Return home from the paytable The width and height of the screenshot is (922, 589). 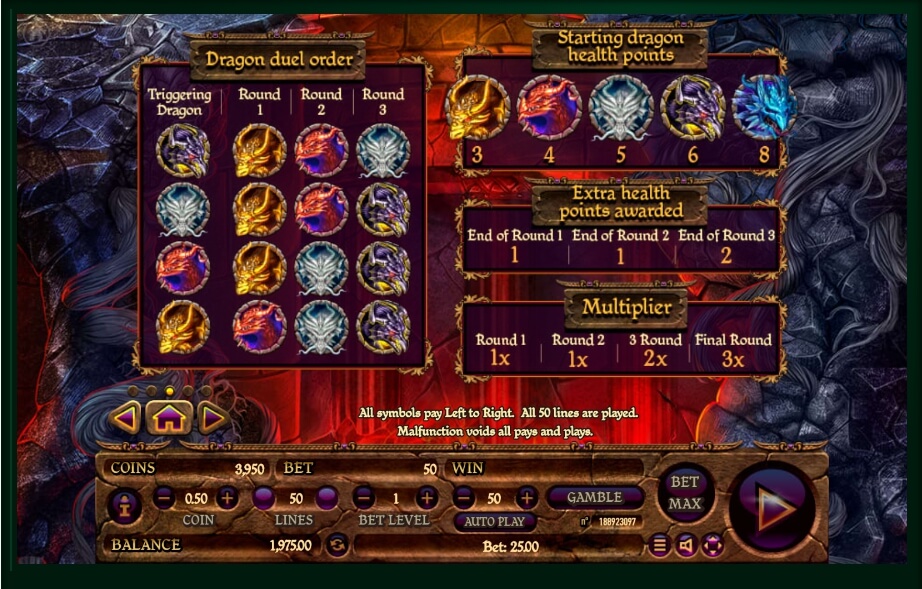click(x=169, y=418)
